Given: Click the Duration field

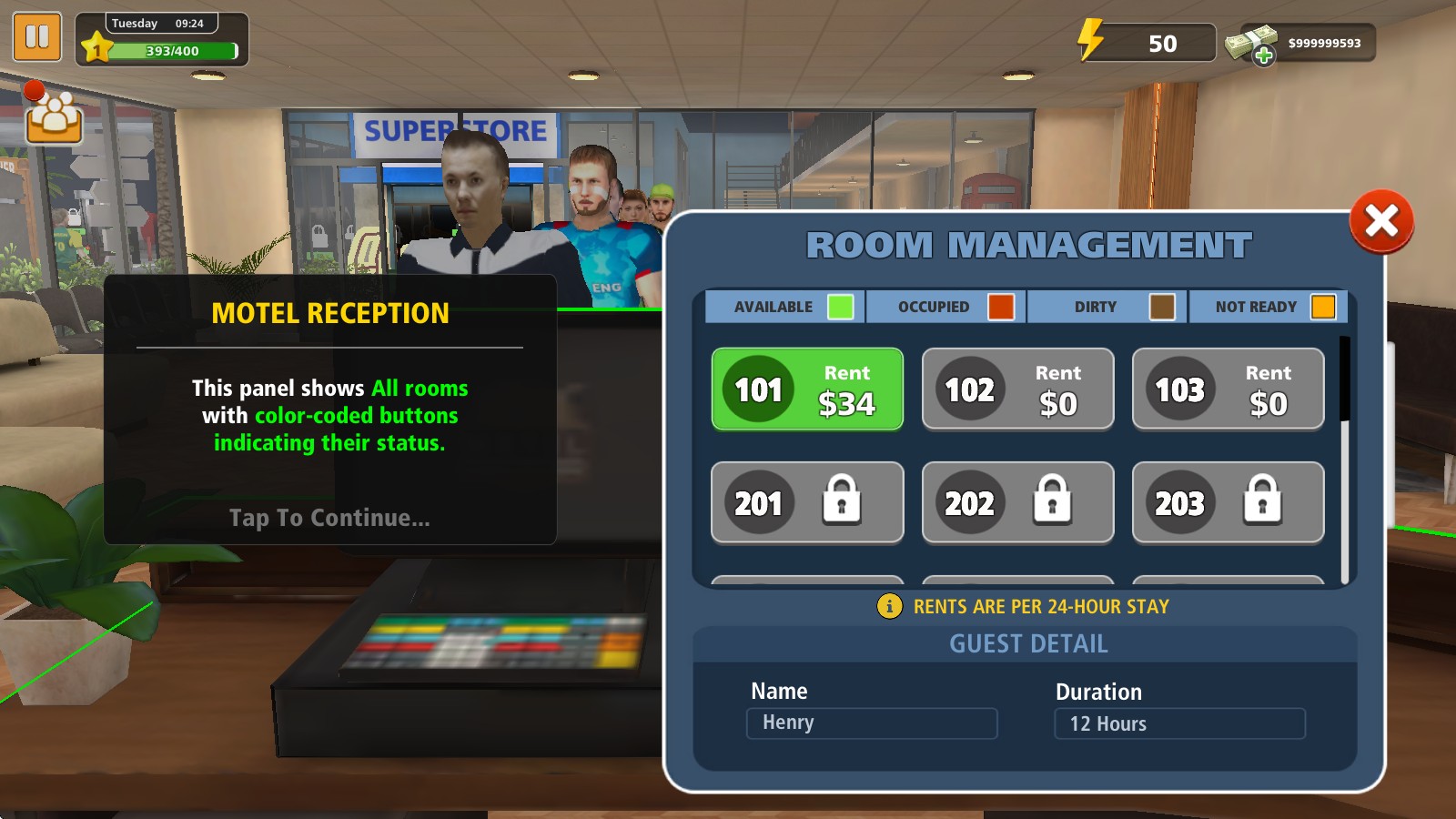Looking at the screenshot, I should [x=1179, y=723].
